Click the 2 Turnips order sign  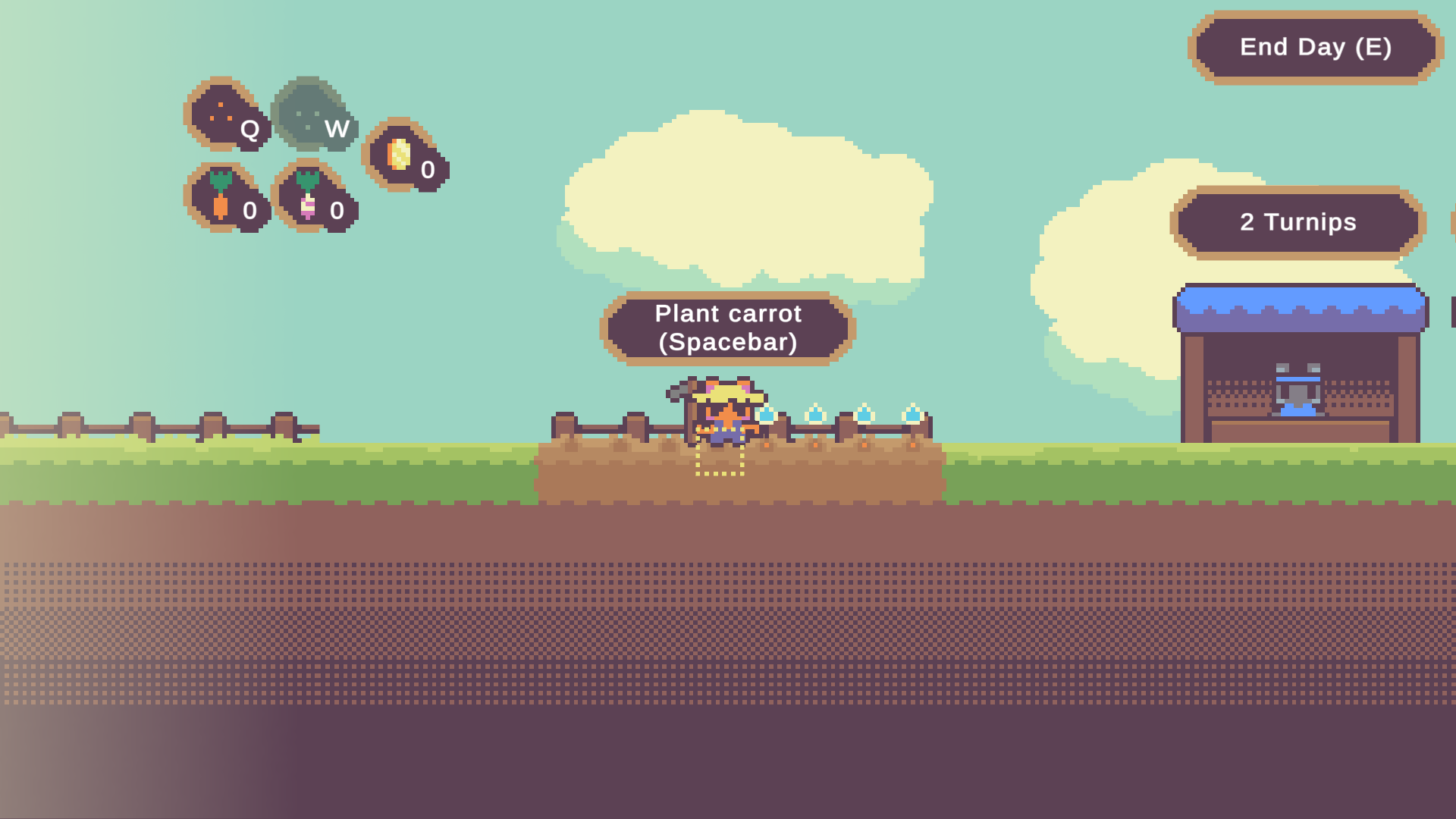point(1298,222)
